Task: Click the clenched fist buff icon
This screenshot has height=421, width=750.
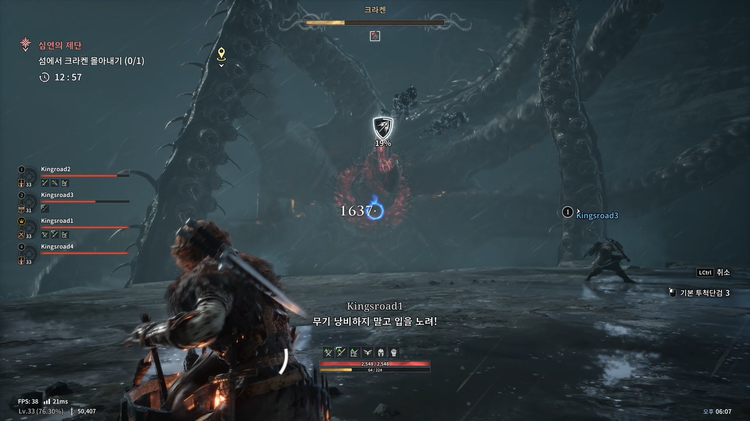Action: (x=394, y=353)
